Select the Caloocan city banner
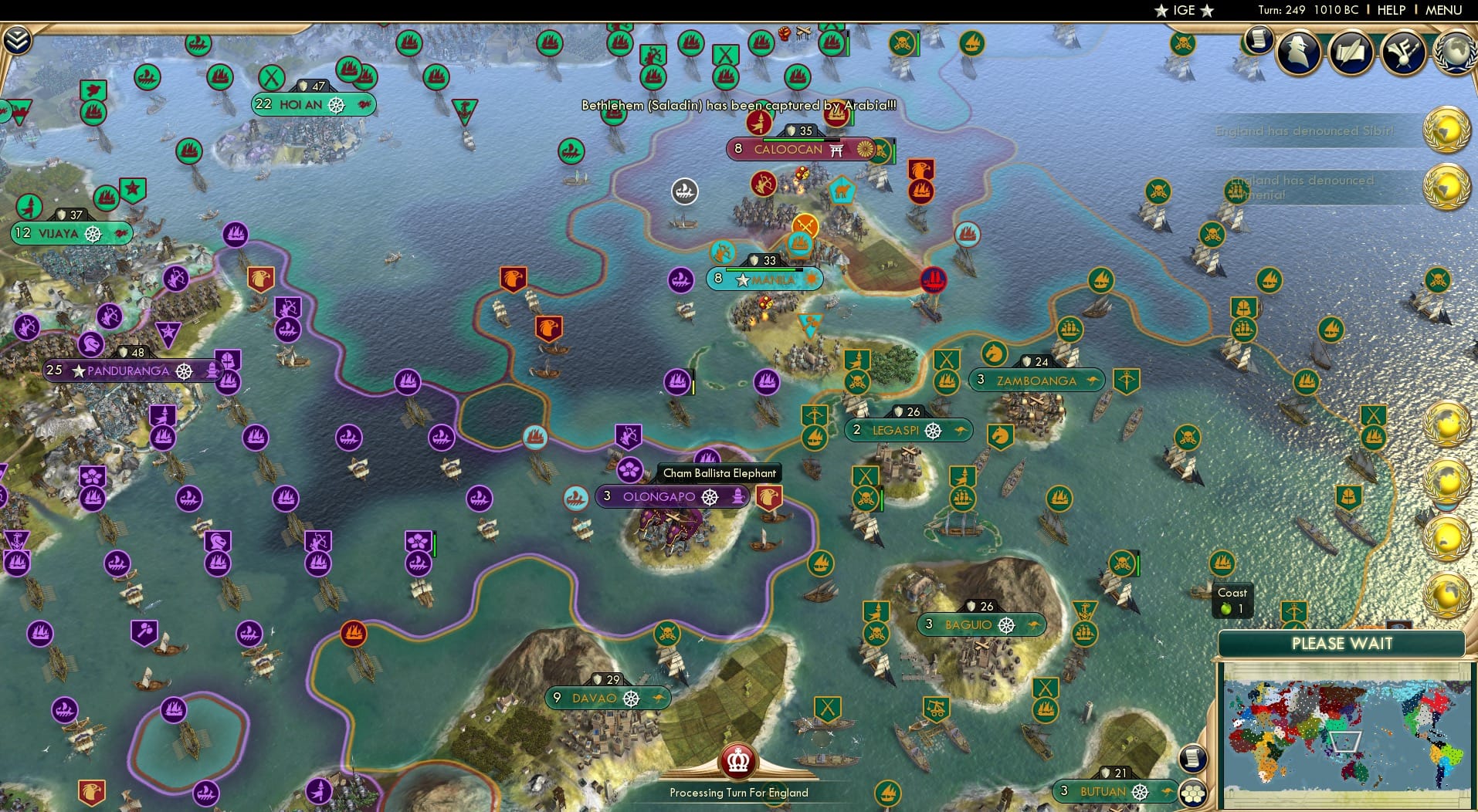Screen dimensions: 1478x812 (x=788, y=150)
